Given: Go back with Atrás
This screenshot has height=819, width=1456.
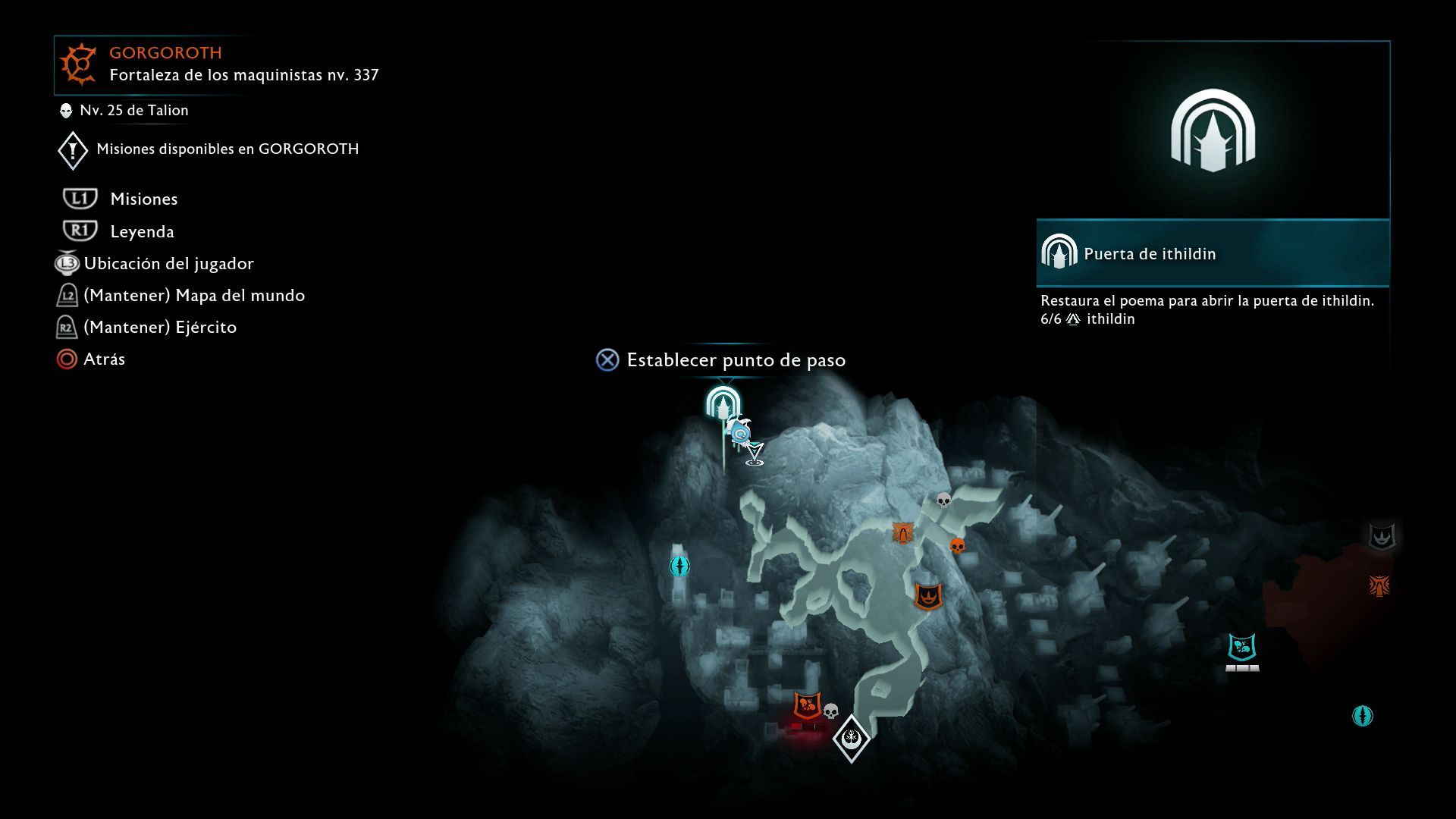Looking at the screenshot, I should click(104, 359).
